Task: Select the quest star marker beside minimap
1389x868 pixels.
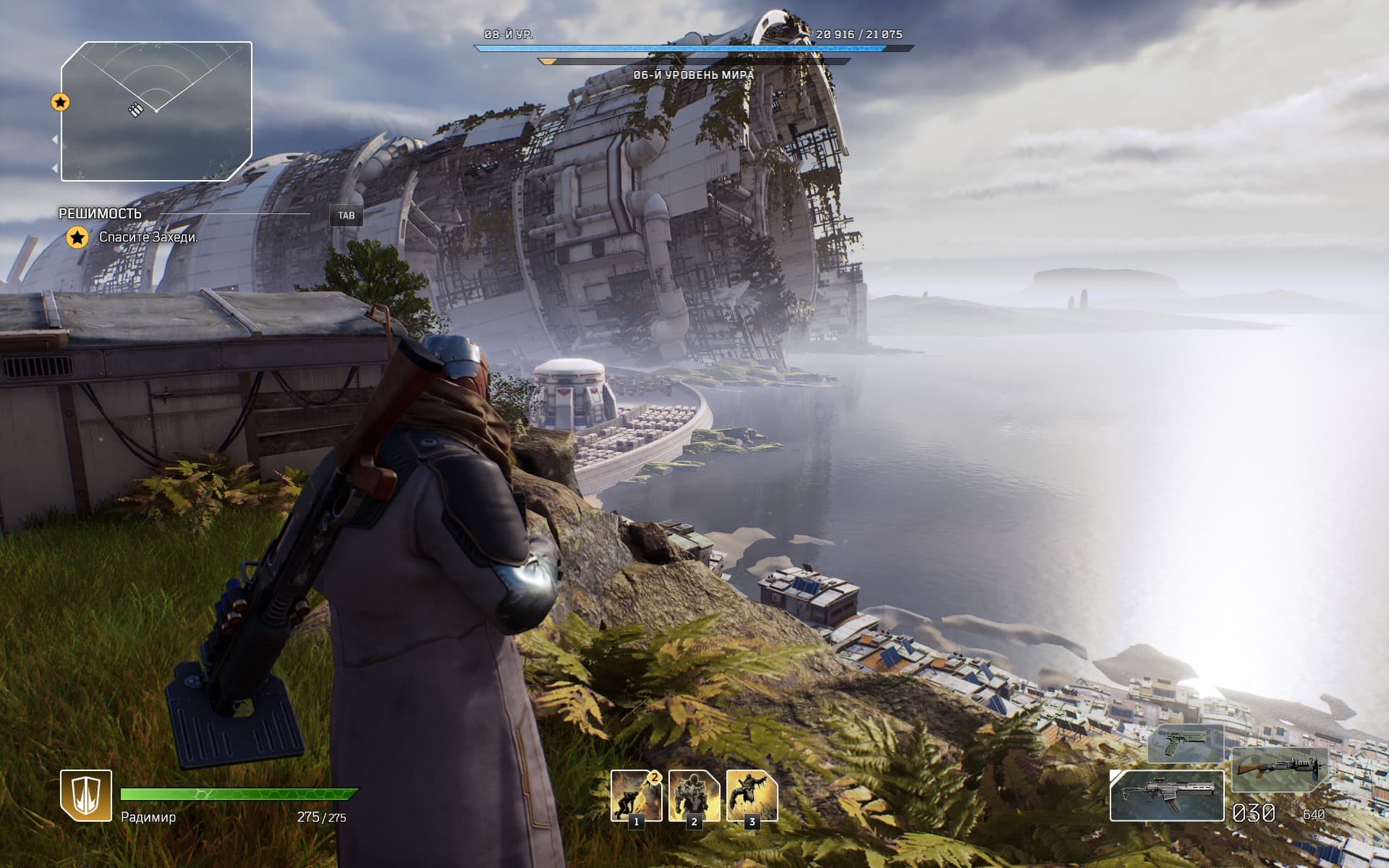Action: click(x=61, y=102)
